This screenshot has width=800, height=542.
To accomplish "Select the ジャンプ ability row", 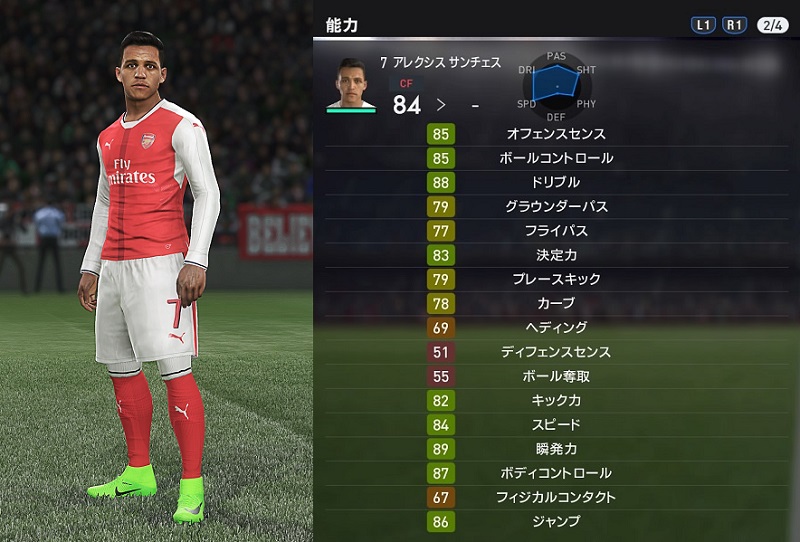I will (555, 521).
